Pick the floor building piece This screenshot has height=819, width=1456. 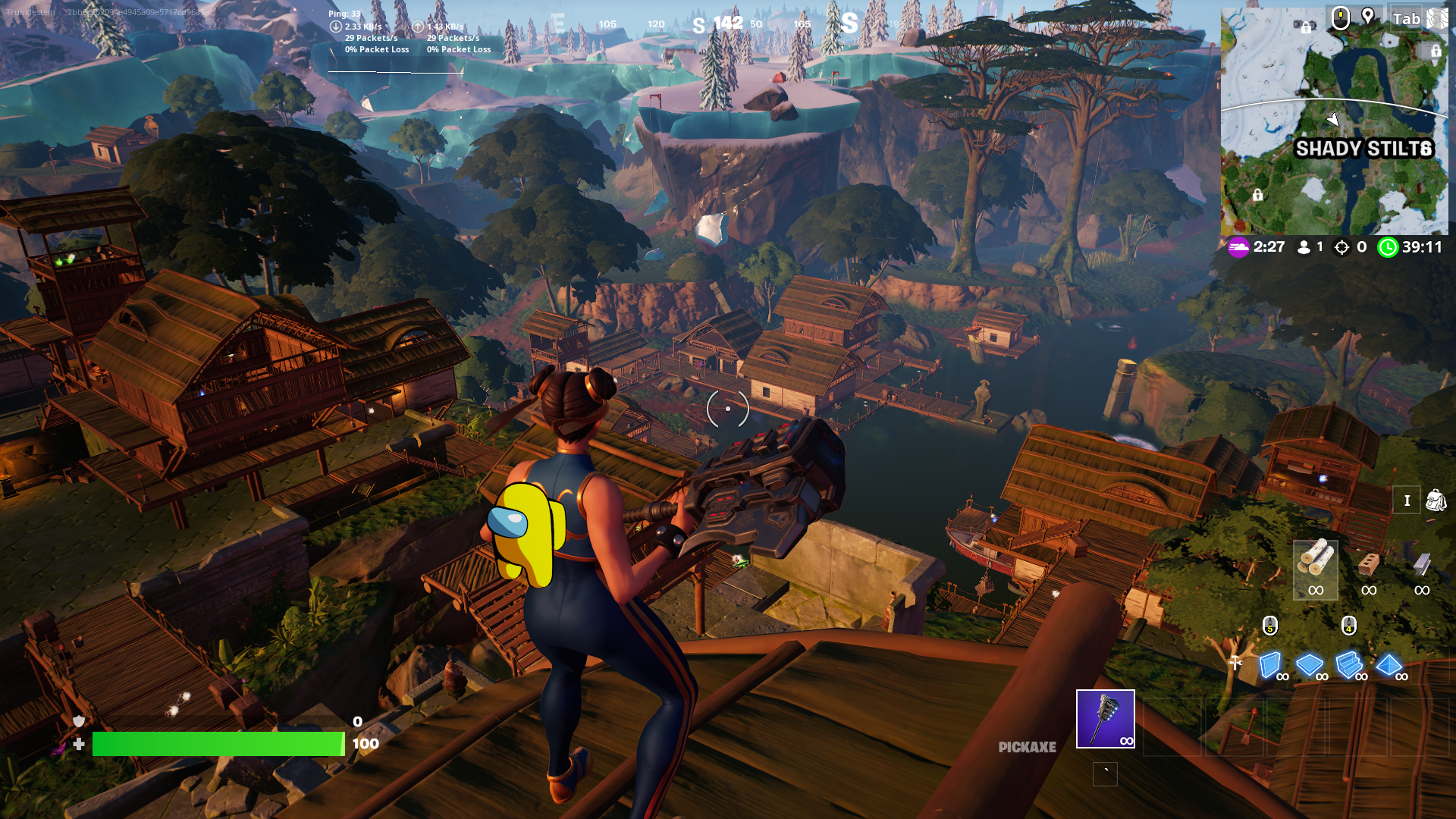pos(1310,665)
